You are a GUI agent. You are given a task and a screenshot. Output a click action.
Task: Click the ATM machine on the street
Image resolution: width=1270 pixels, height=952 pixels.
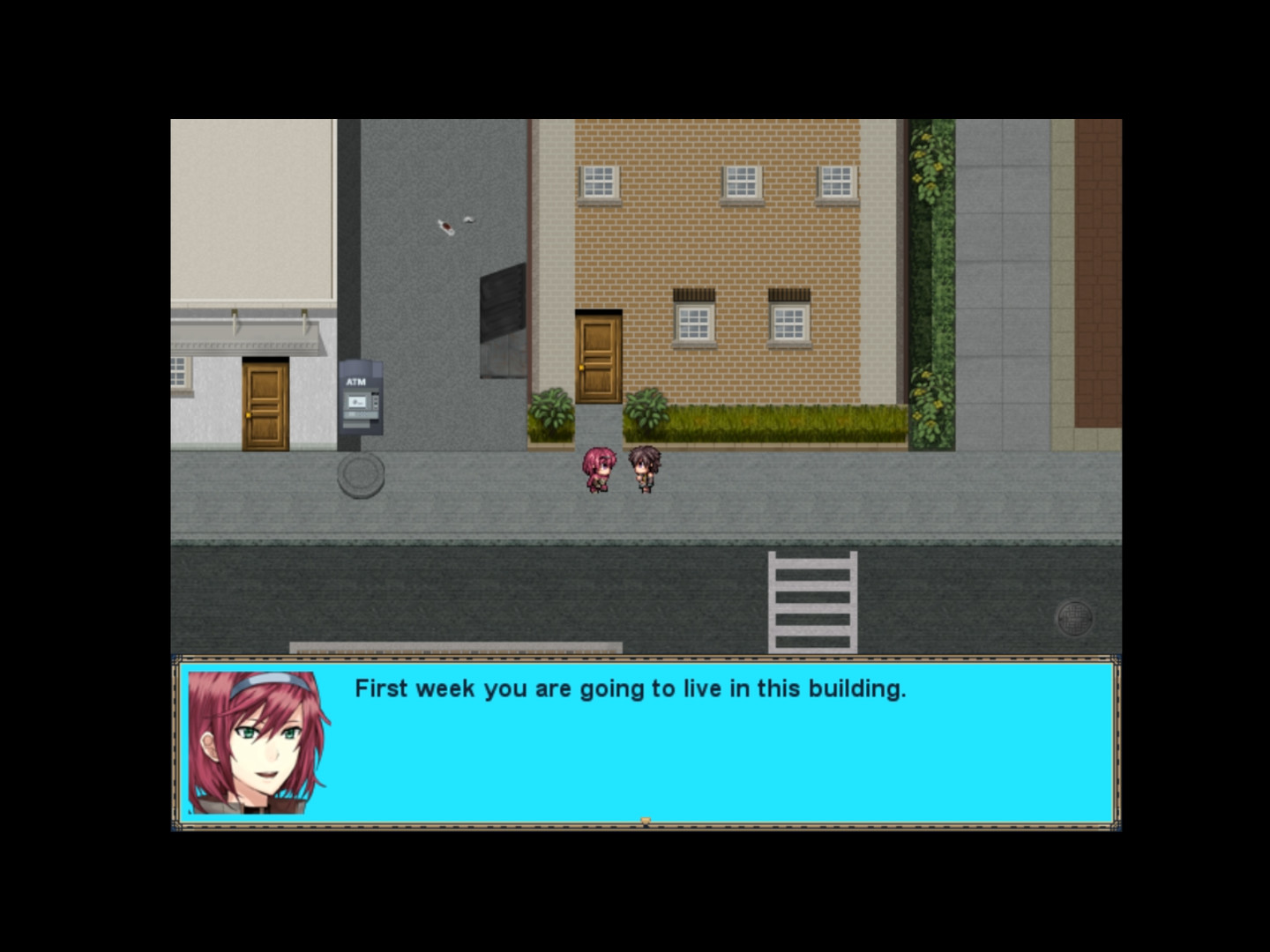(x=361, y=398)
